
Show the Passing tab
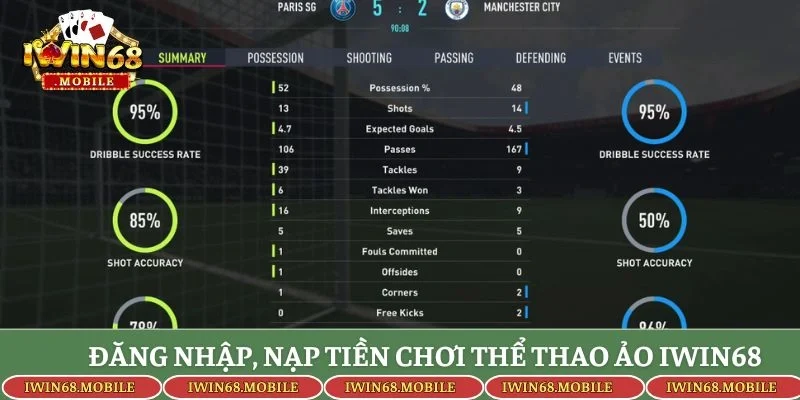coord(456,58)
